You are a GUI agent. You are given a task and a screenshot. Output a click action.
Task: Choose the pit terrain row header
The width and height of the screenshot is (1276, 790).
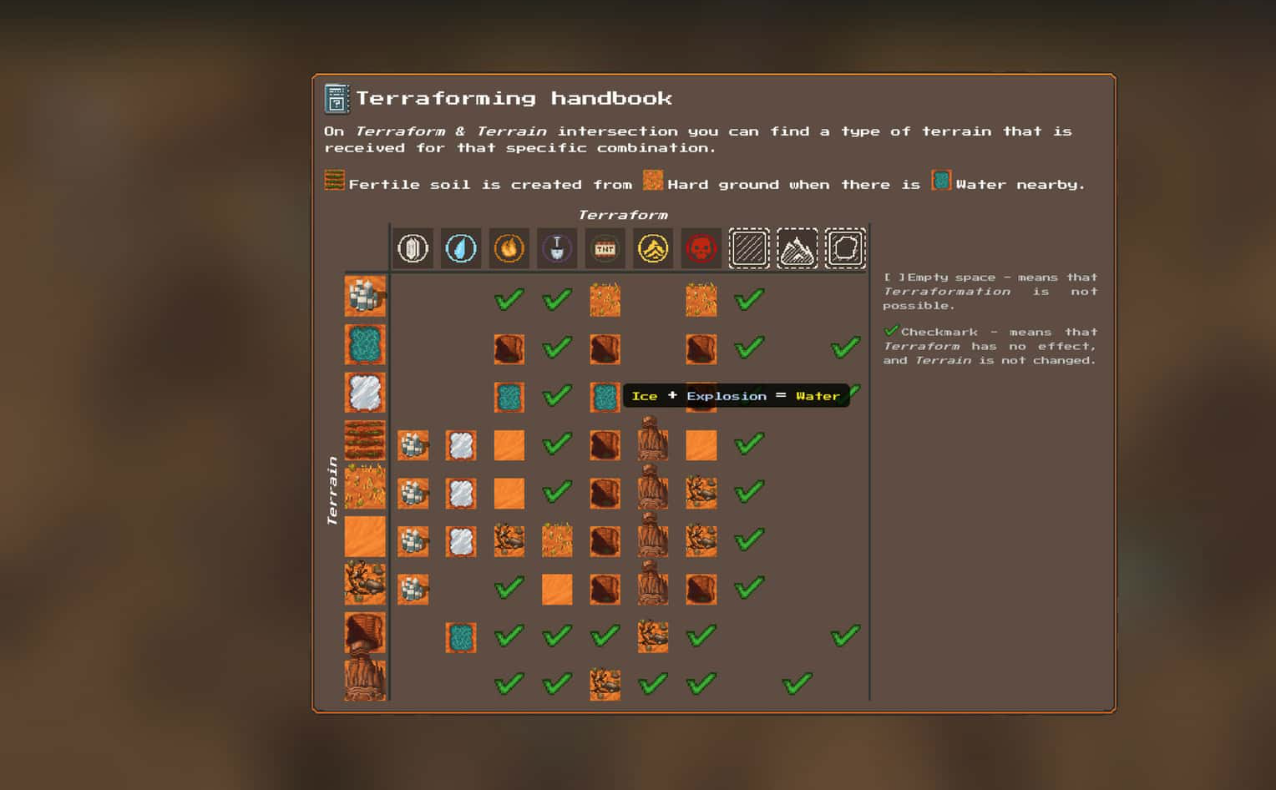coord(365,633)
